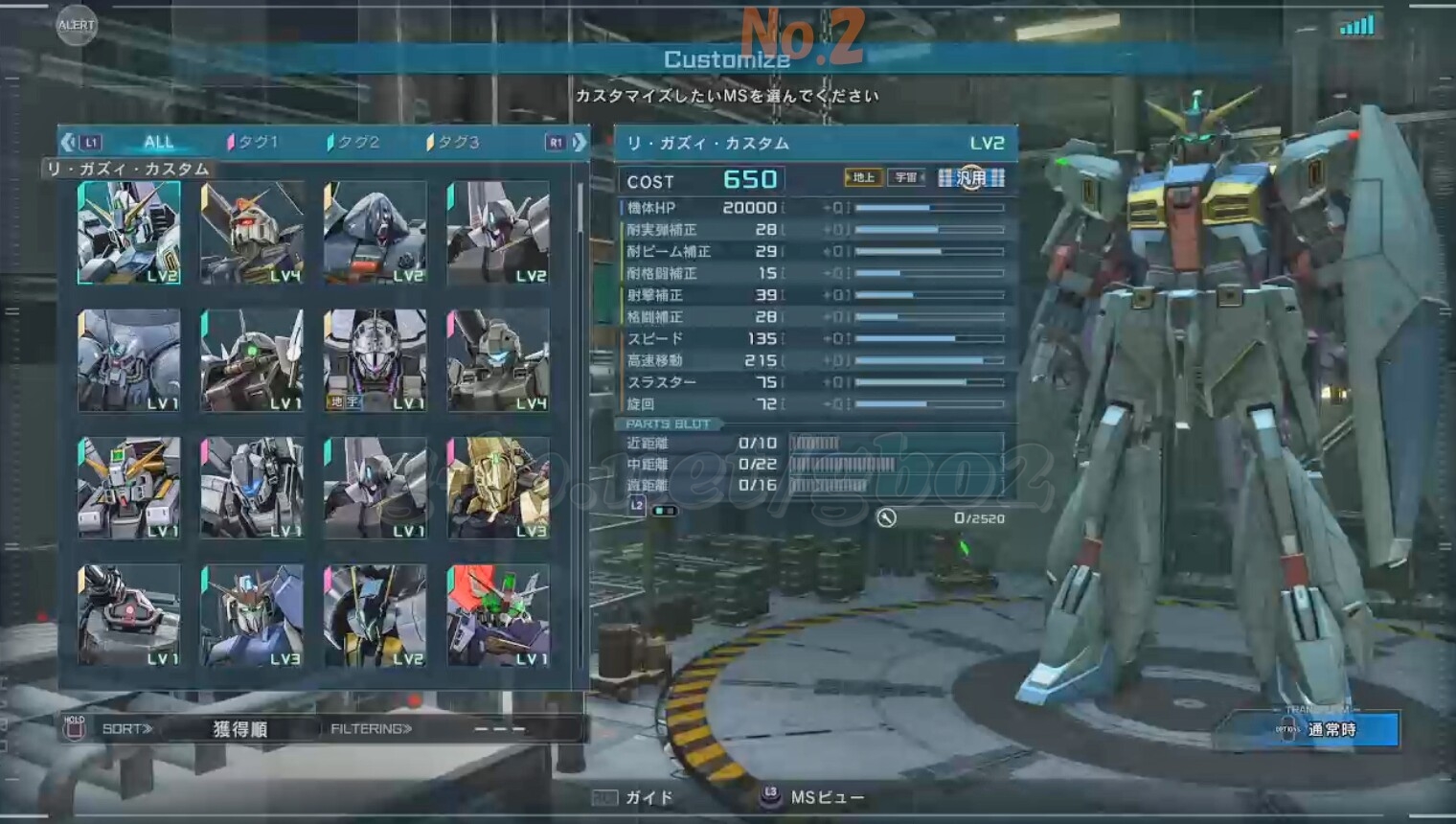Choose the blue-visor GM-type LV4 suit
Screen dimensions: 1456x824
[498, 360]
